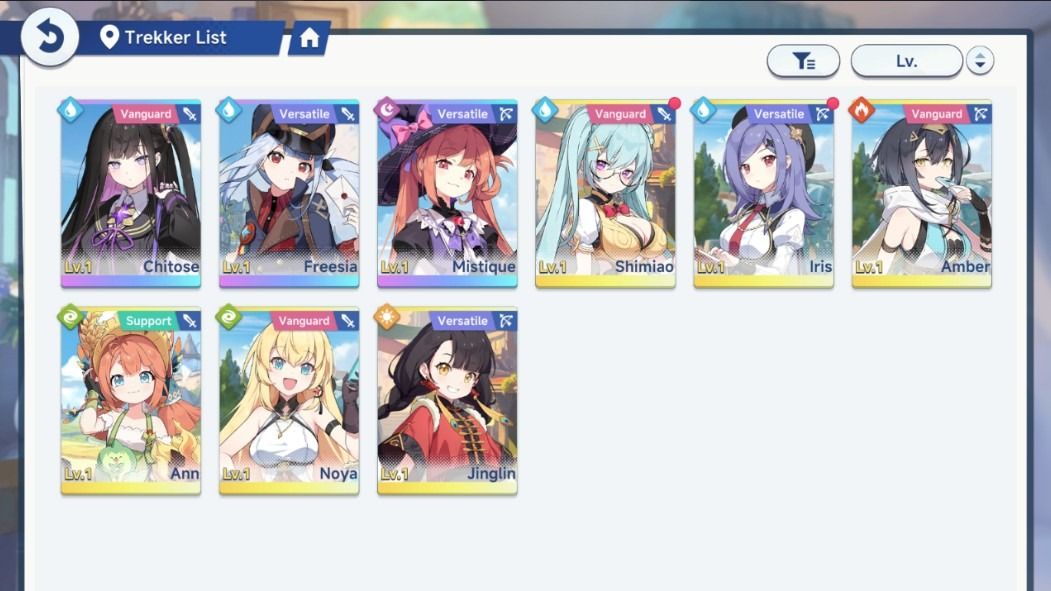Change the Lv. sort criterion

pyautogui.click(x=906, y=61)
